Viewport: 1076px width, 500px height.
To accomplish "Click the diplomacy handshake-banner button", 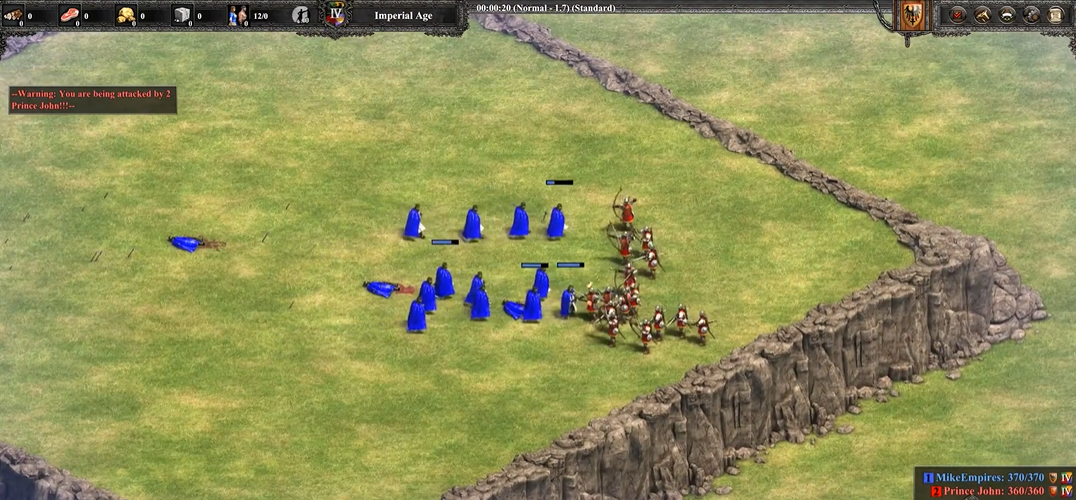I will click(1006, 15).
